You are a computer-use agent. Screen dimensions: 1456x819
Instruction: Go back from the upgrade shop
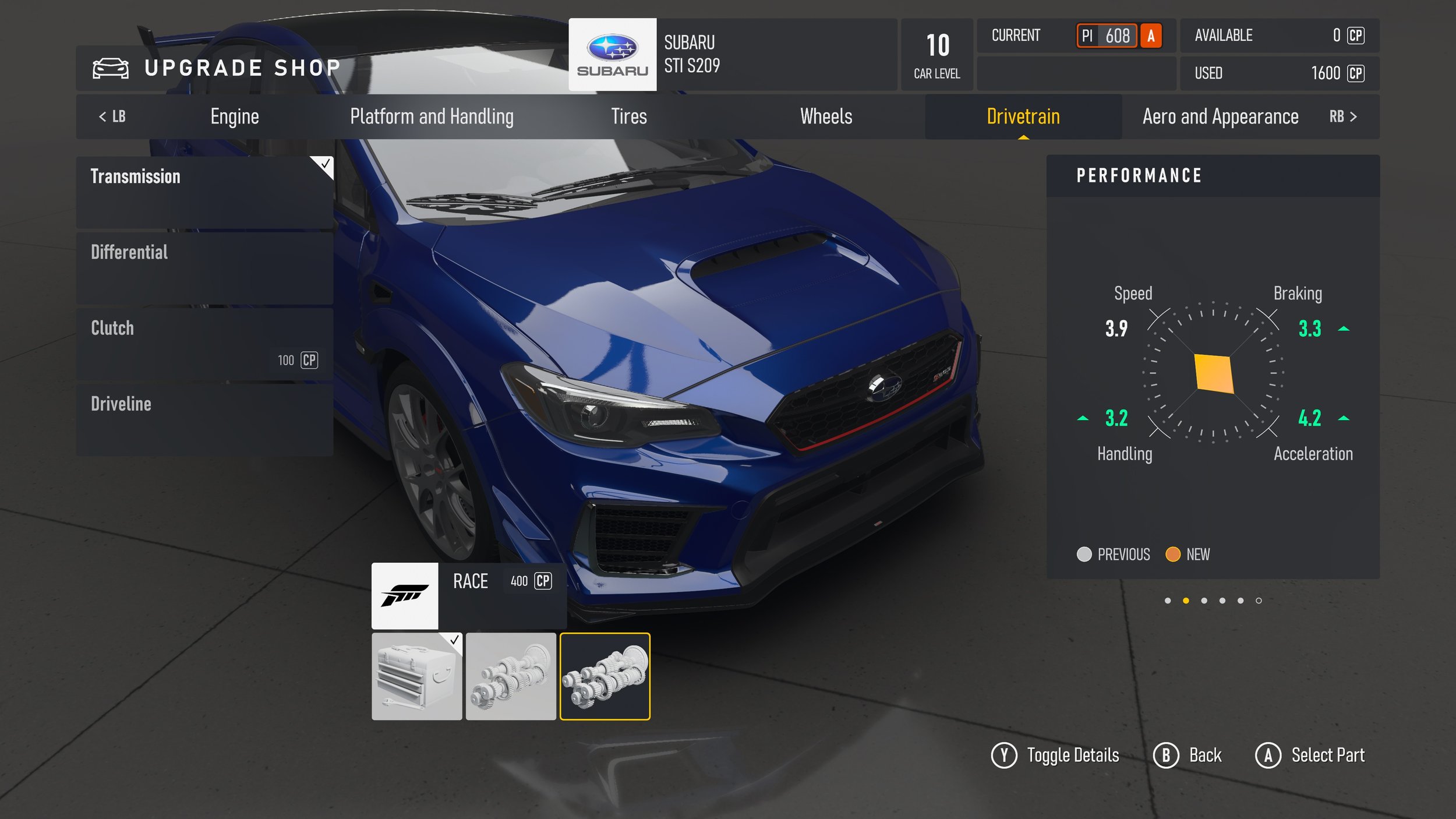pyautogui.click(x=1188, y=756)
